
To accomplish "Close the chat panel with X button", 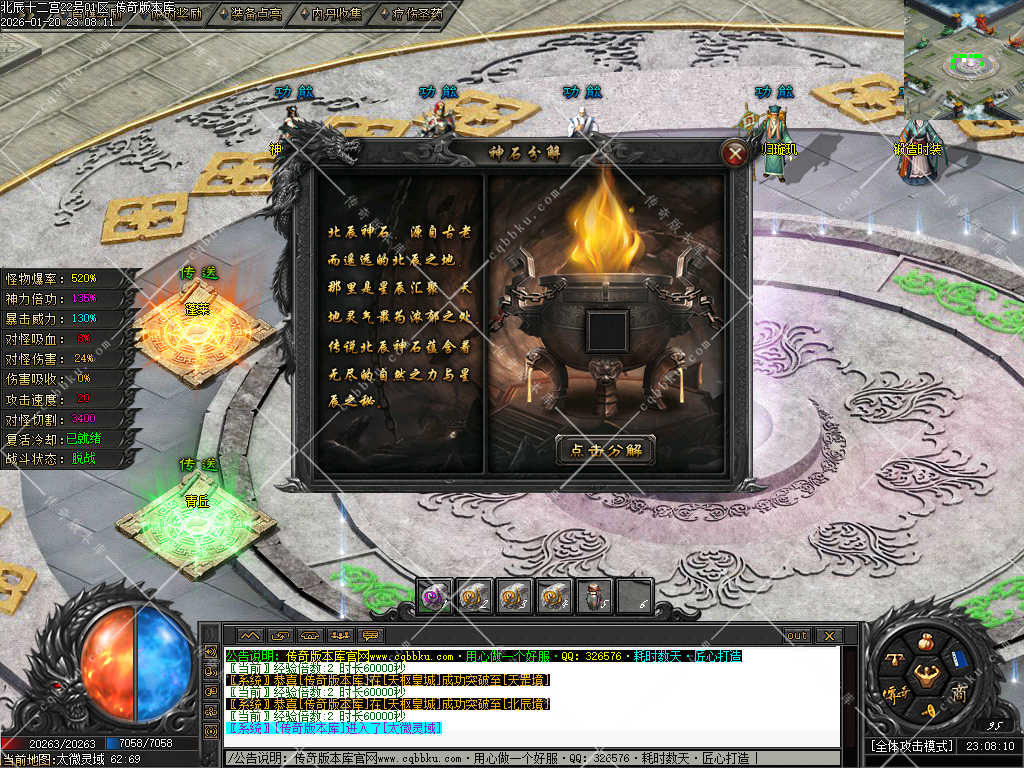I will 829,635.
